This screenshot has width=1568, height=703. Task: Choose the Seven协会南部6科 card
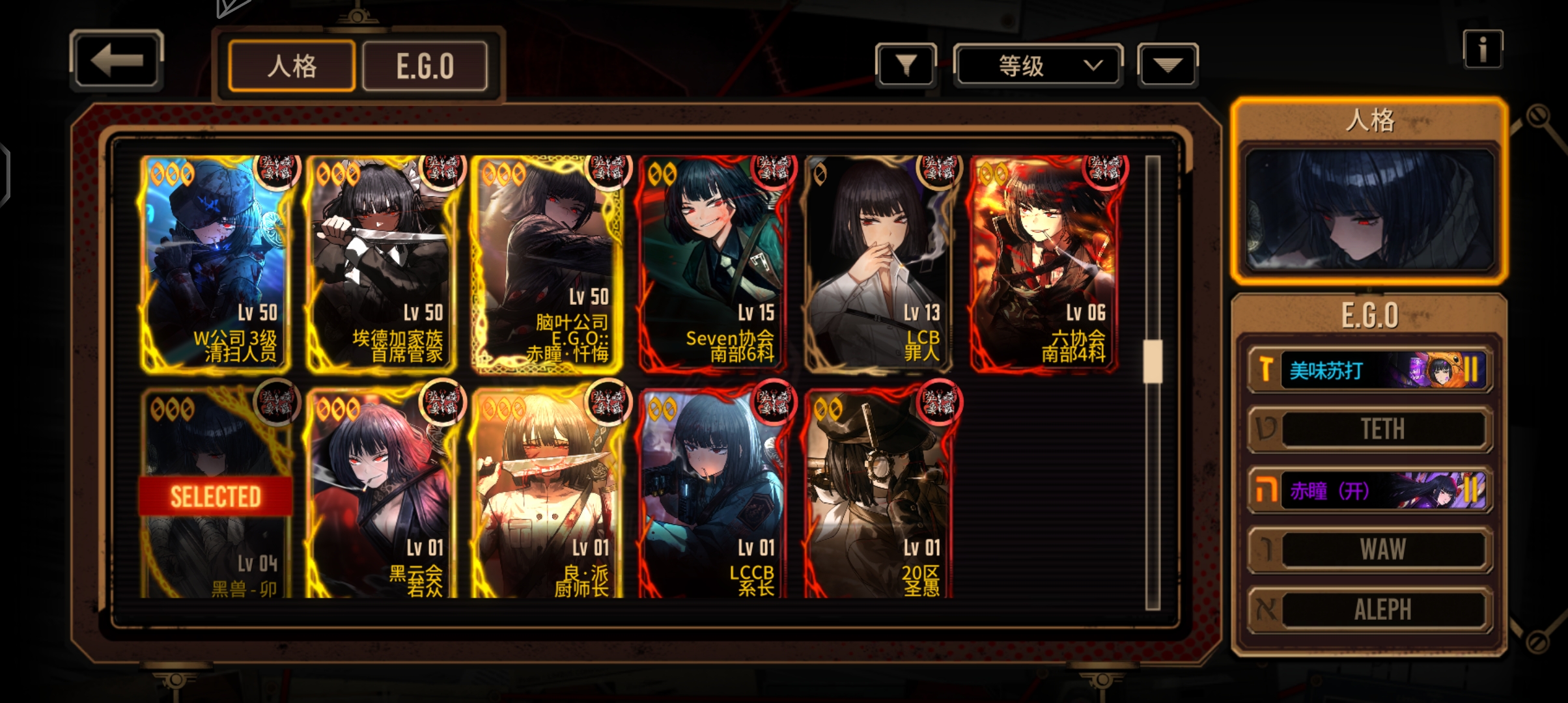click(713, 264)
